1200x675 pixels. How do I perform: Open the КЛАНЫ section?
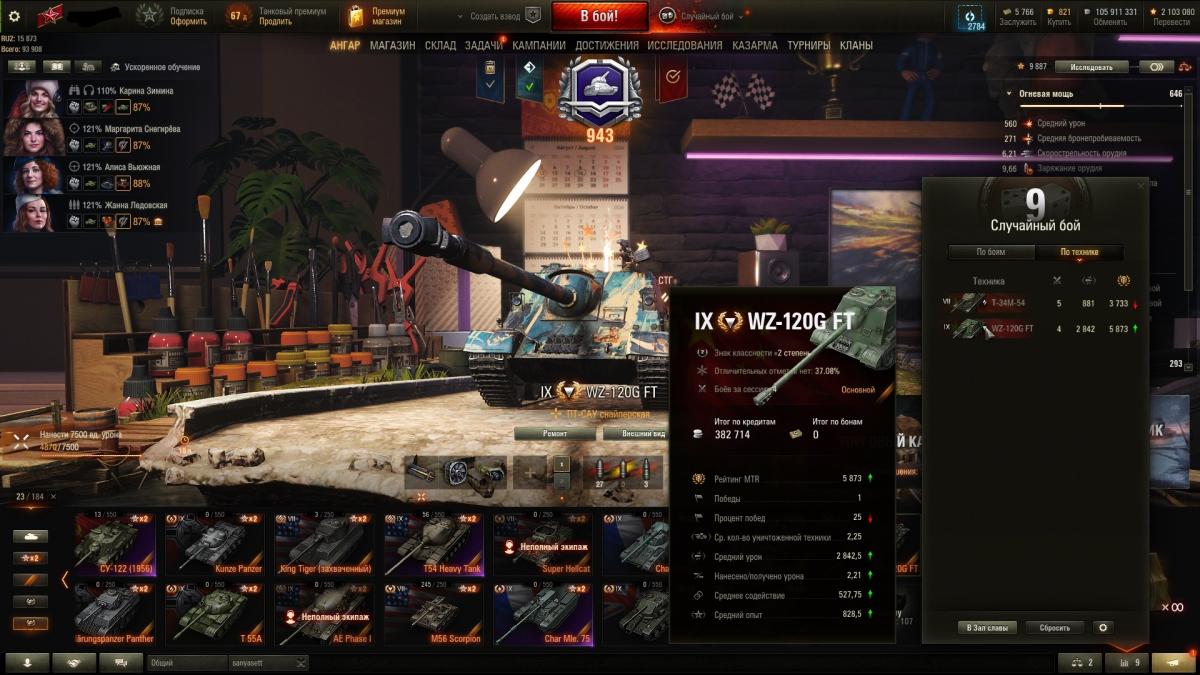click(856, 45)
